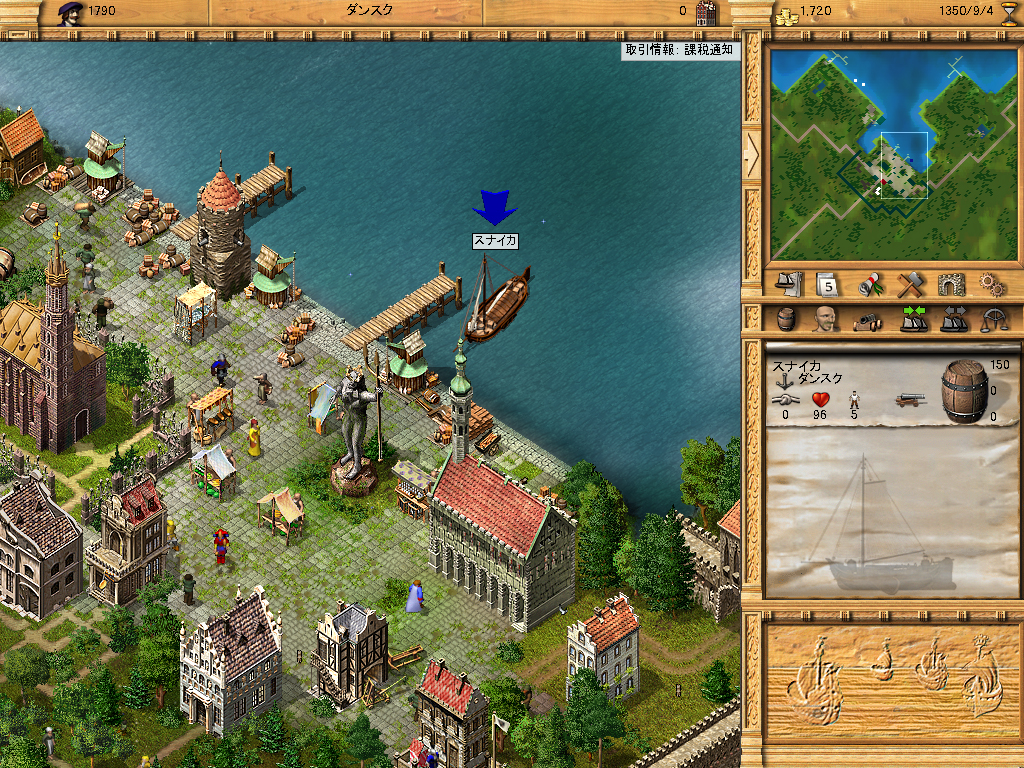The width and height of the screenshot is (1024, 768).
Task: Open the hammer and plank construction menu
Action: 909,284
